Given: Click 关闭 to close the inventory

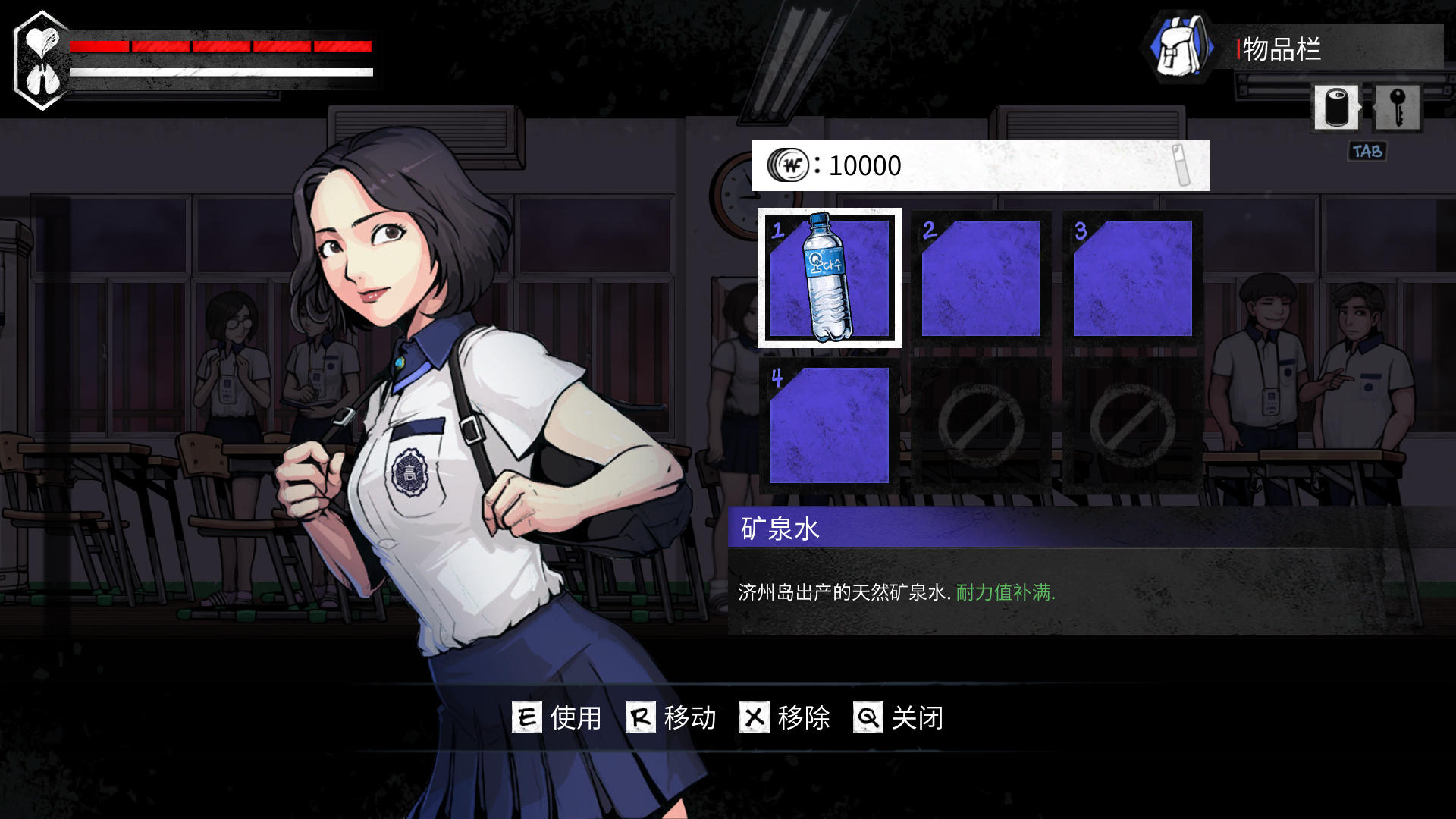Looking at the screenshot, I should (918, 718).
